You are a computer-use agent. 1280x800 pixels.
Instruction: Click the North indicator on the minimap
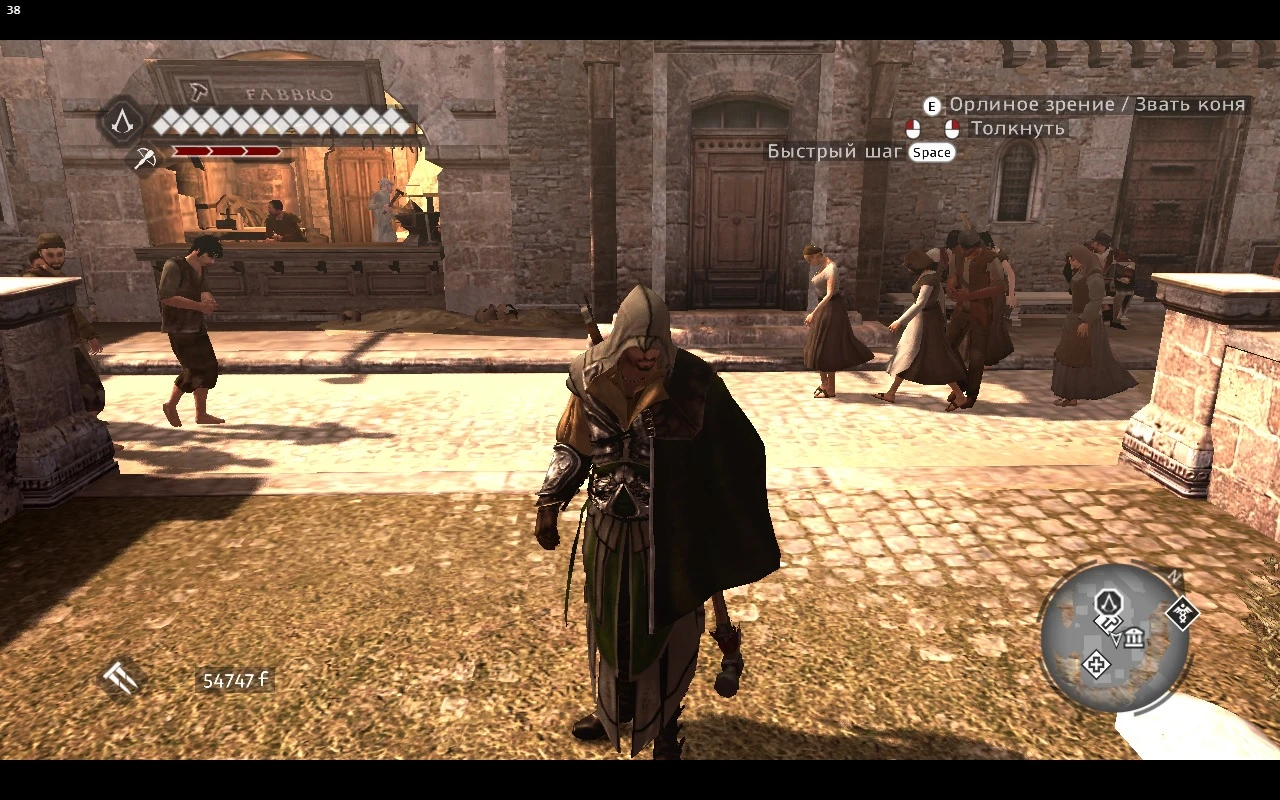1174,577
